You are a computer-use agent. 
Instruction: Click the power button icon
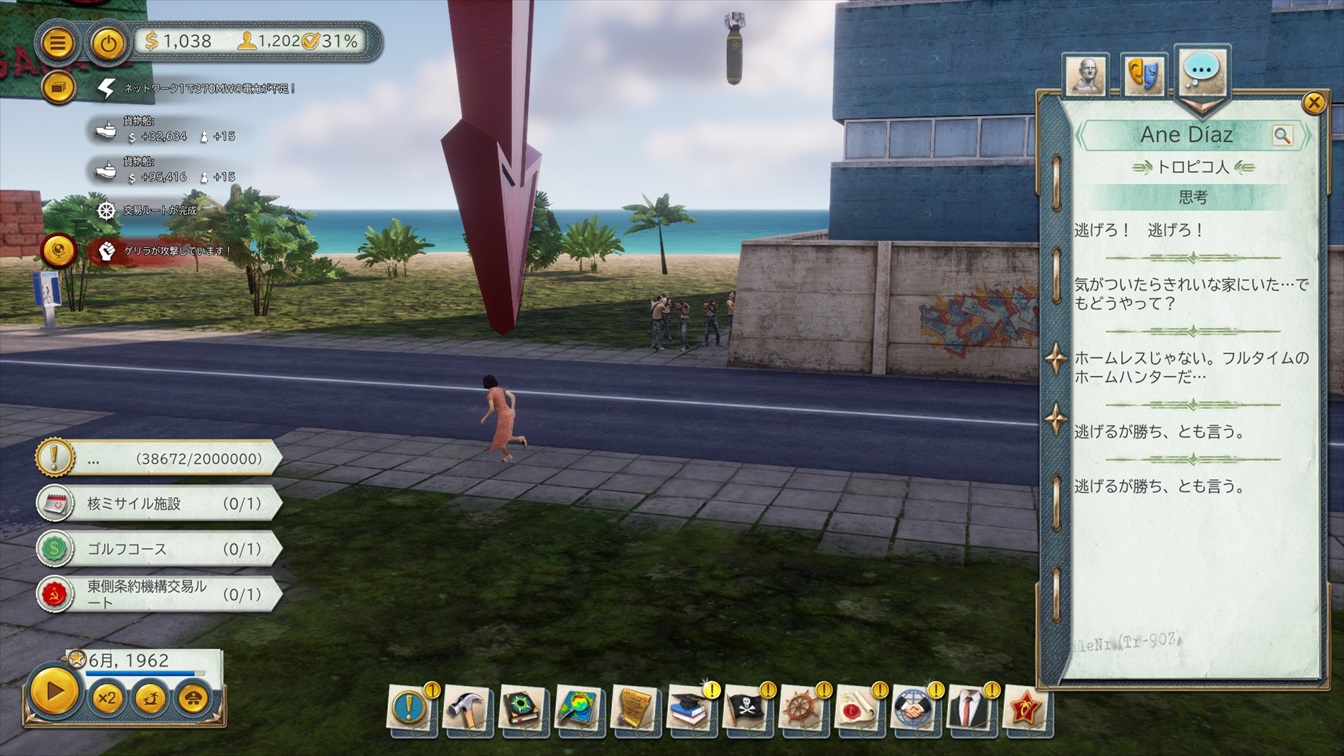[108, 43]
